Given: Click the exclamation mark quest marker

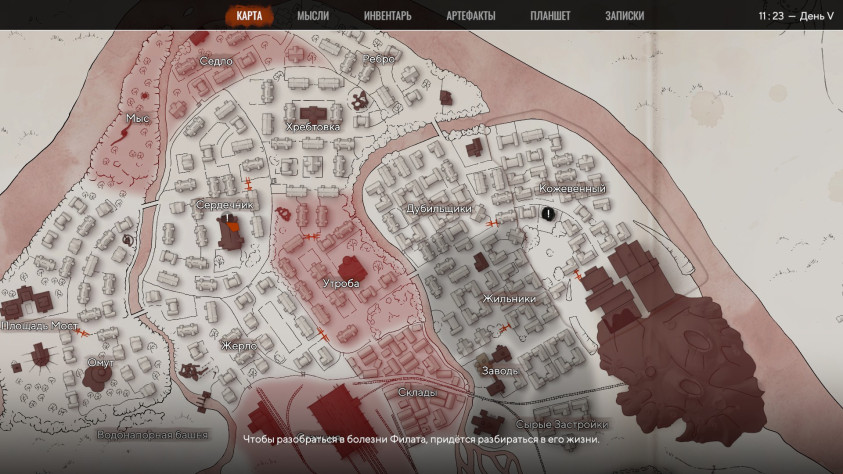Looking at the screenshot, I should click(x=548, y=213).
